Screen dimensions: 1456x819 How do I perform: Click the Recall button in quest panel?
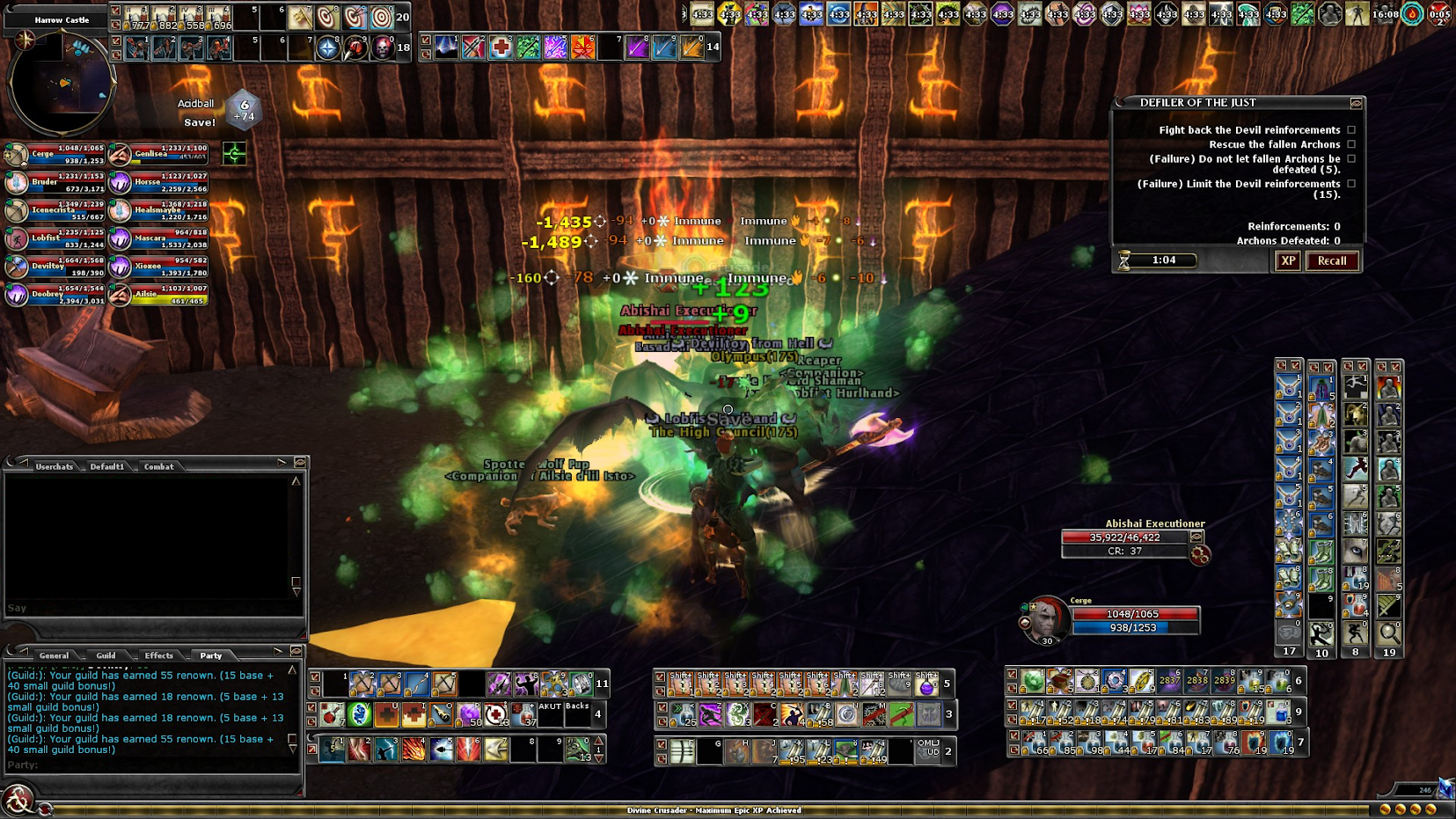(1331, 261)
